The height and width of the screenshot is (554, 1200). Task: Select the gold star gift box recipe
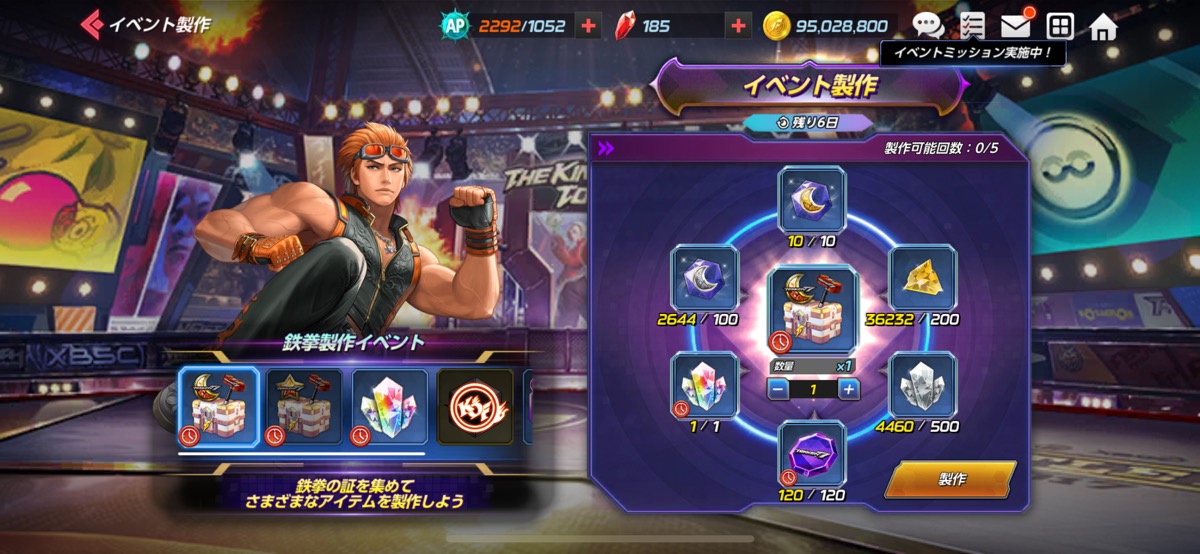[304, 406]
